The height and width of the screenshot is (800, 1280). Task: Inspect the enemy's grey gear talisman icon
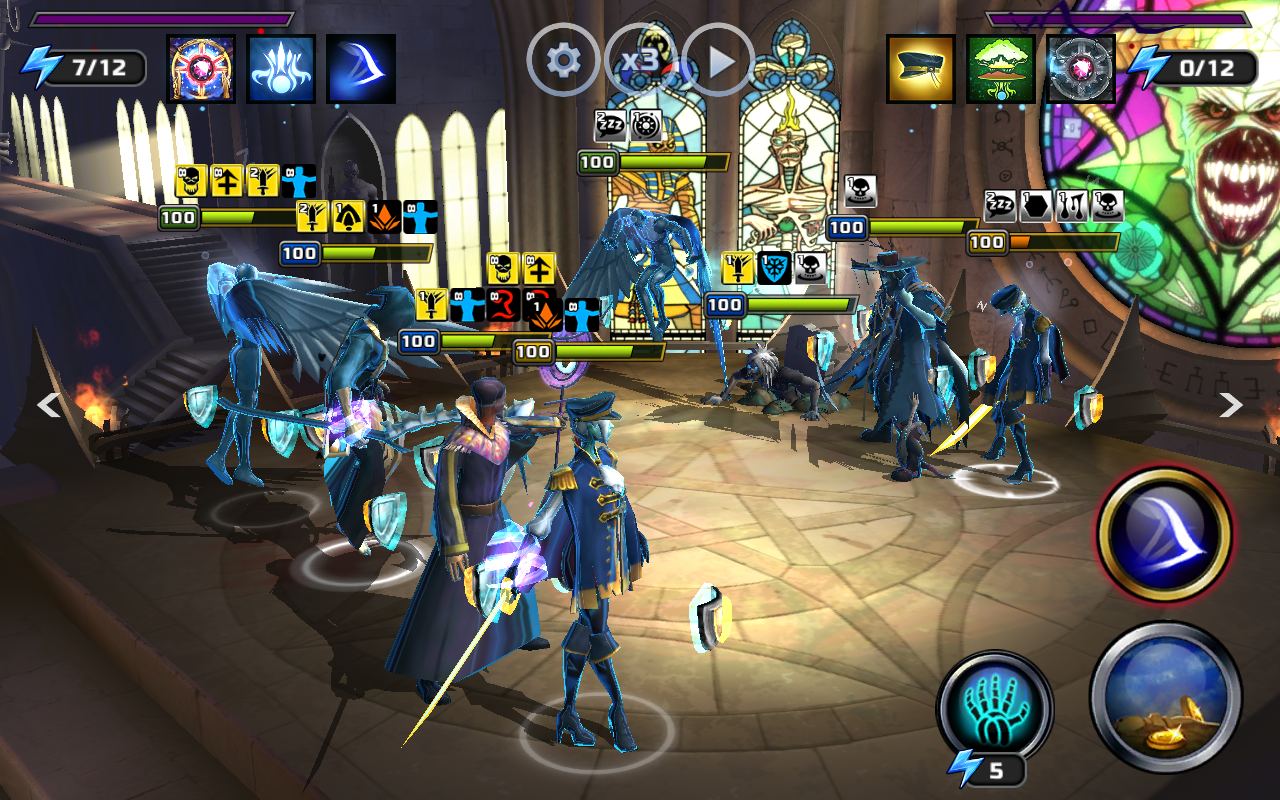coord(1081,69)
